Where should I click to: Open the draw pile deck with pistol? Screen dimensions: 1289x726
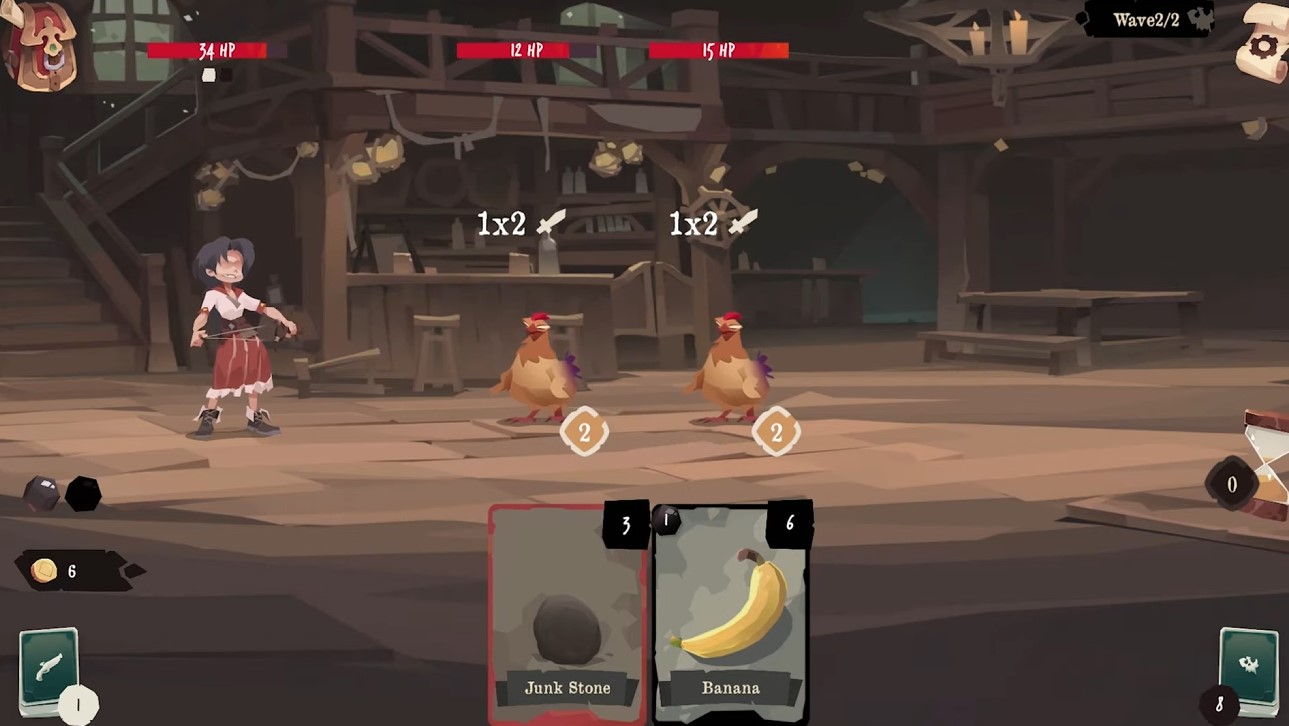49,668
